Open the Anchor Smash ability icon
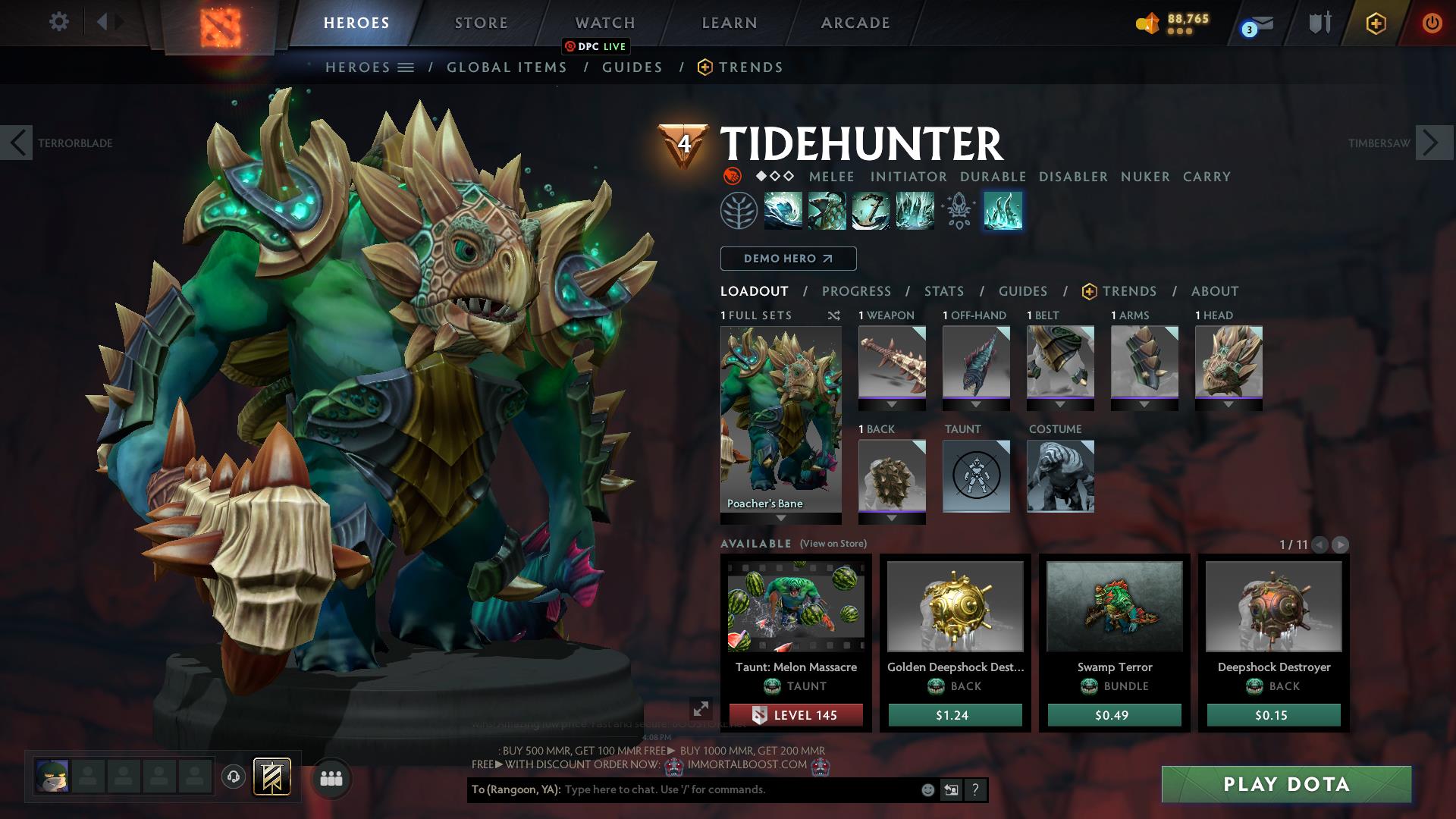Screen dimensions: 1456x819 [x=872, y=211]
